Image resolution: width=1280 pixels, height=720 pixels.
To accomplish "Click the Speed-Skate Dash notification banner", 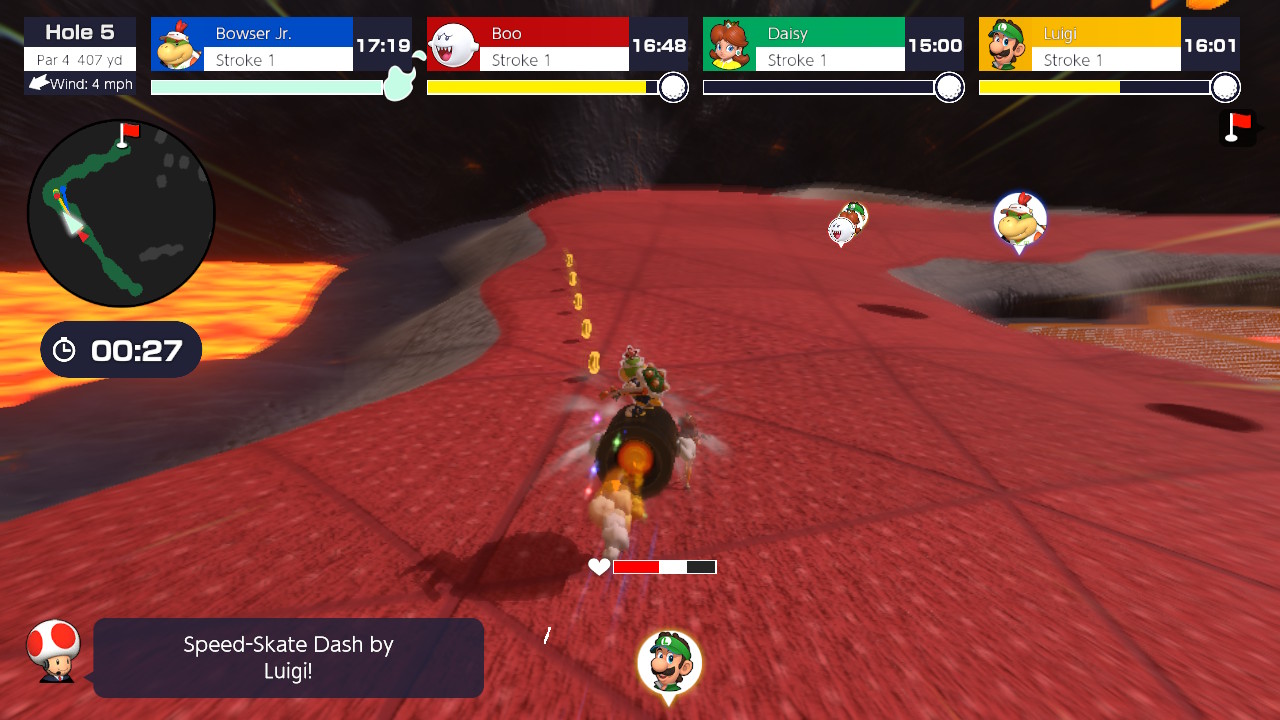I will coord(288,657).
